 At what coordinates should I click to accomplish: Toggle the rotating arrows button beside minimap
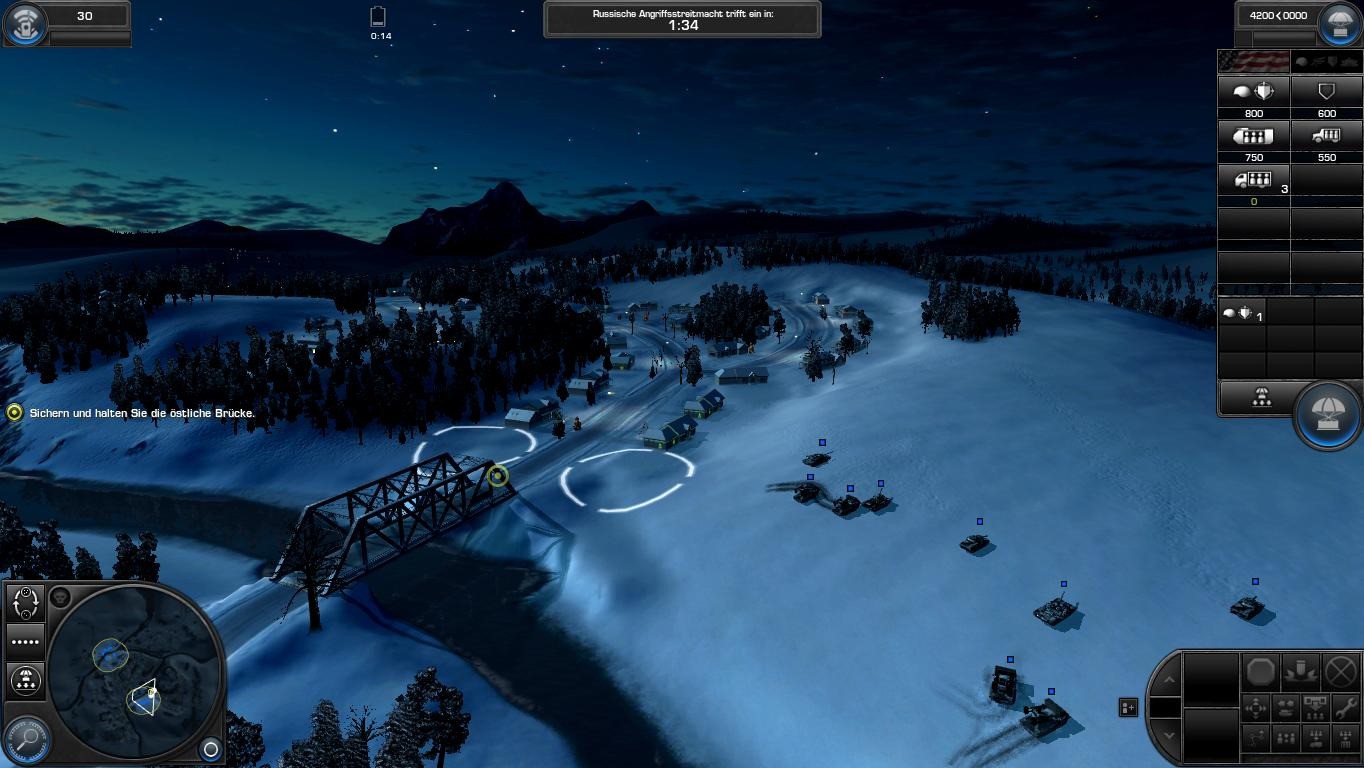[25, 603]
